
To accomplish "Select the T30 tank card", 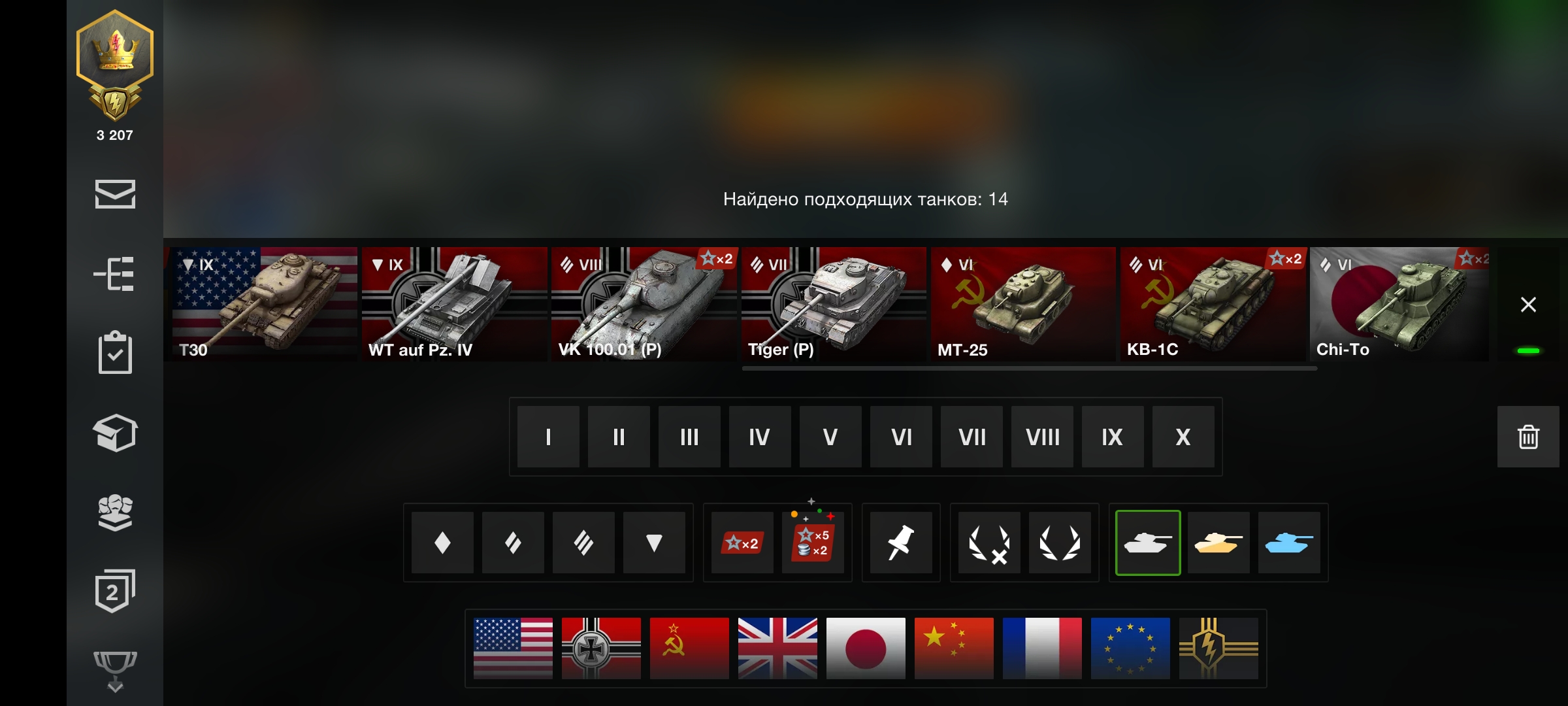I will click(x=265, y=304).
